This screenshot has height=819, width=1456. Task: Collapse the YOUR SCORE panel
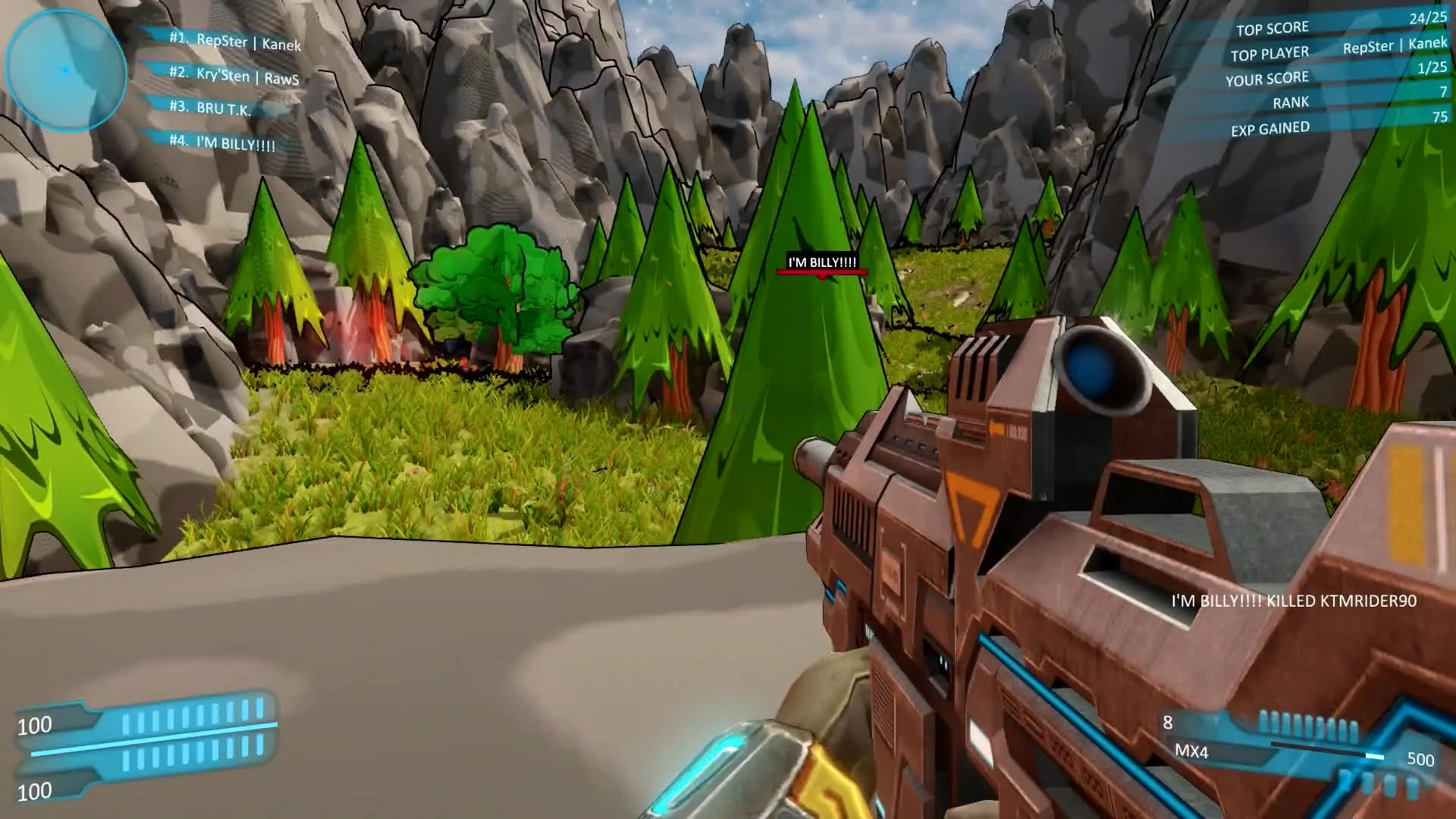[x=1267, y=77]
